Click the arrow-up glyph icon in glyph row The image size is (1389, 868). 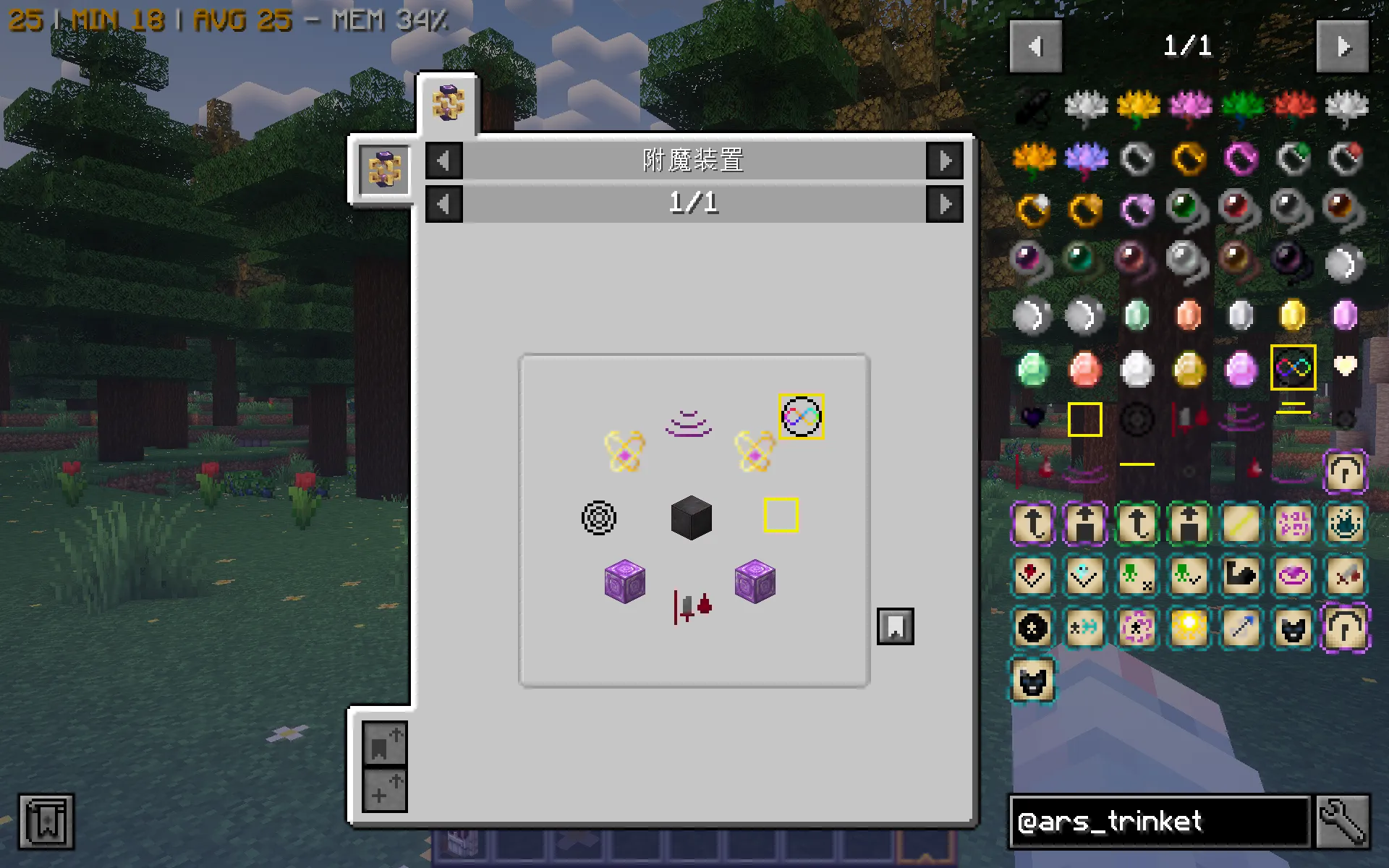pos(1032,524)
